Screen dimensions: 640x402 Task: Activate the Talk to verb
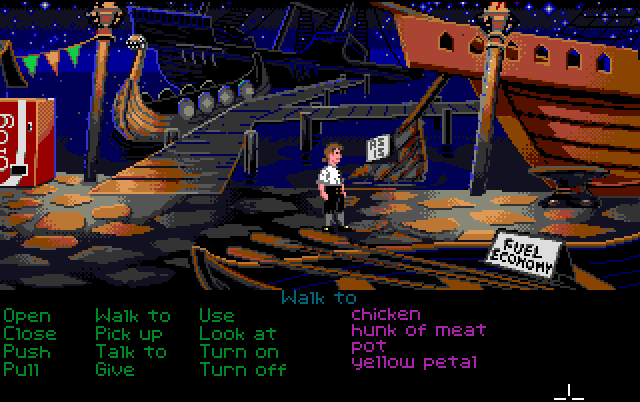(131, 351)
